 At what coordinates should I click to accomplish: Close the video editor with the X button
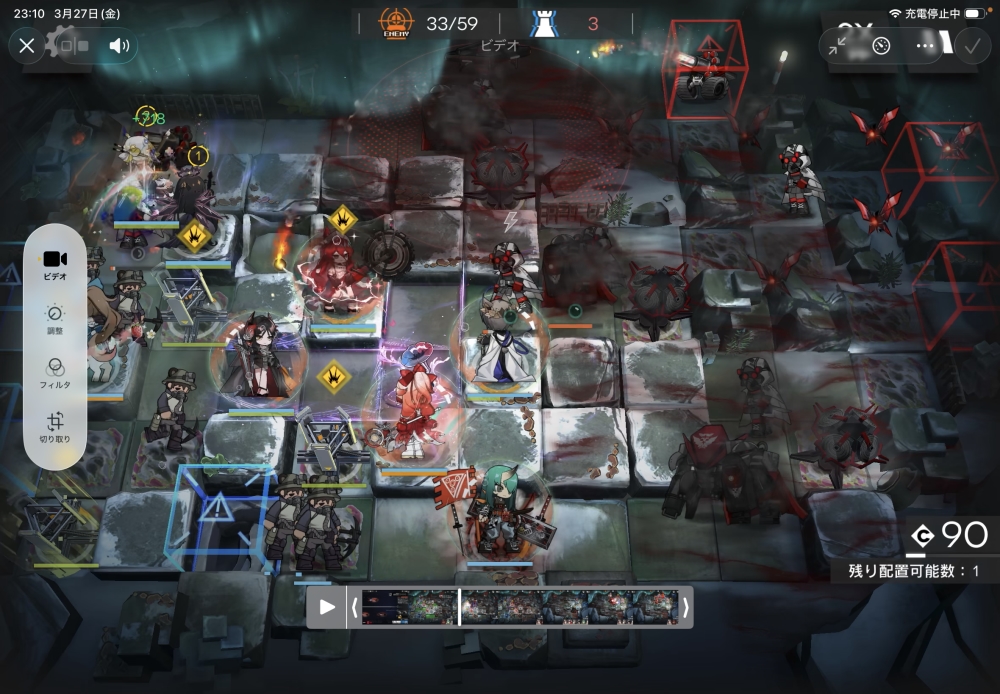(27, 46)
